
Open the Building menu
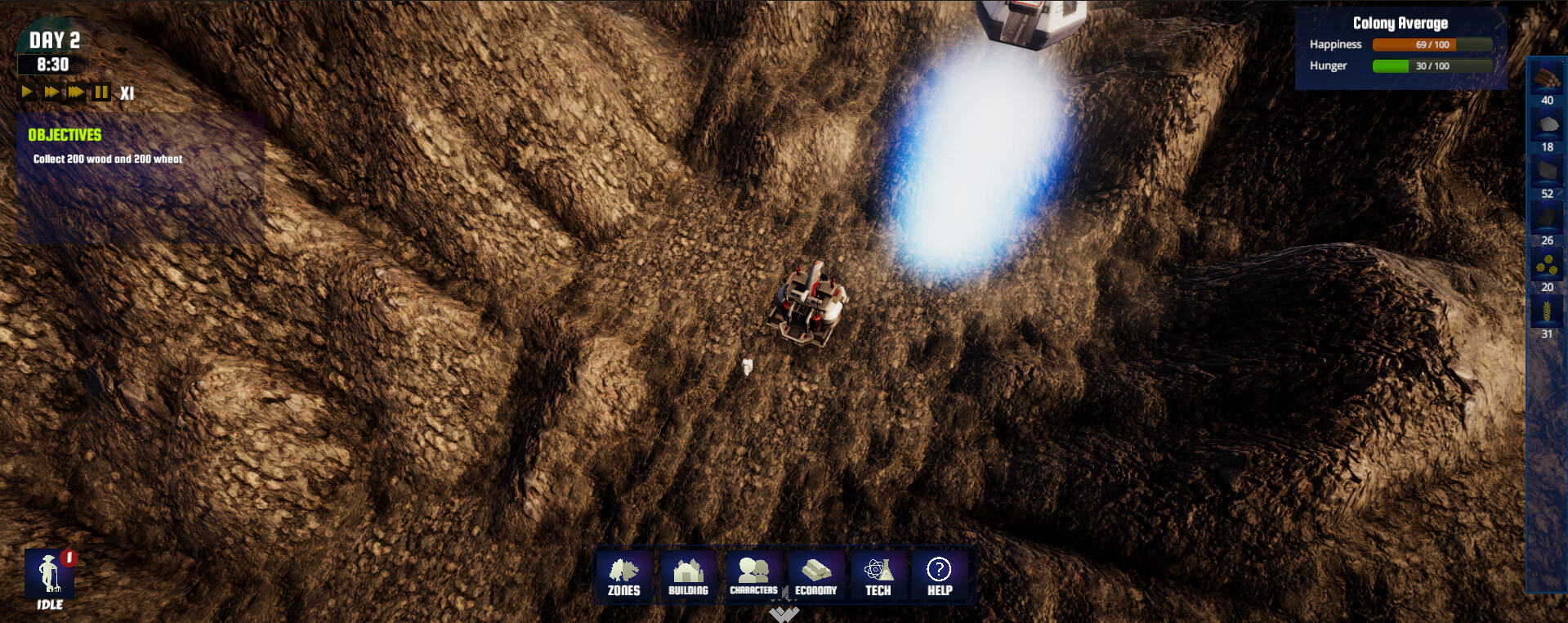pos(687,576)
